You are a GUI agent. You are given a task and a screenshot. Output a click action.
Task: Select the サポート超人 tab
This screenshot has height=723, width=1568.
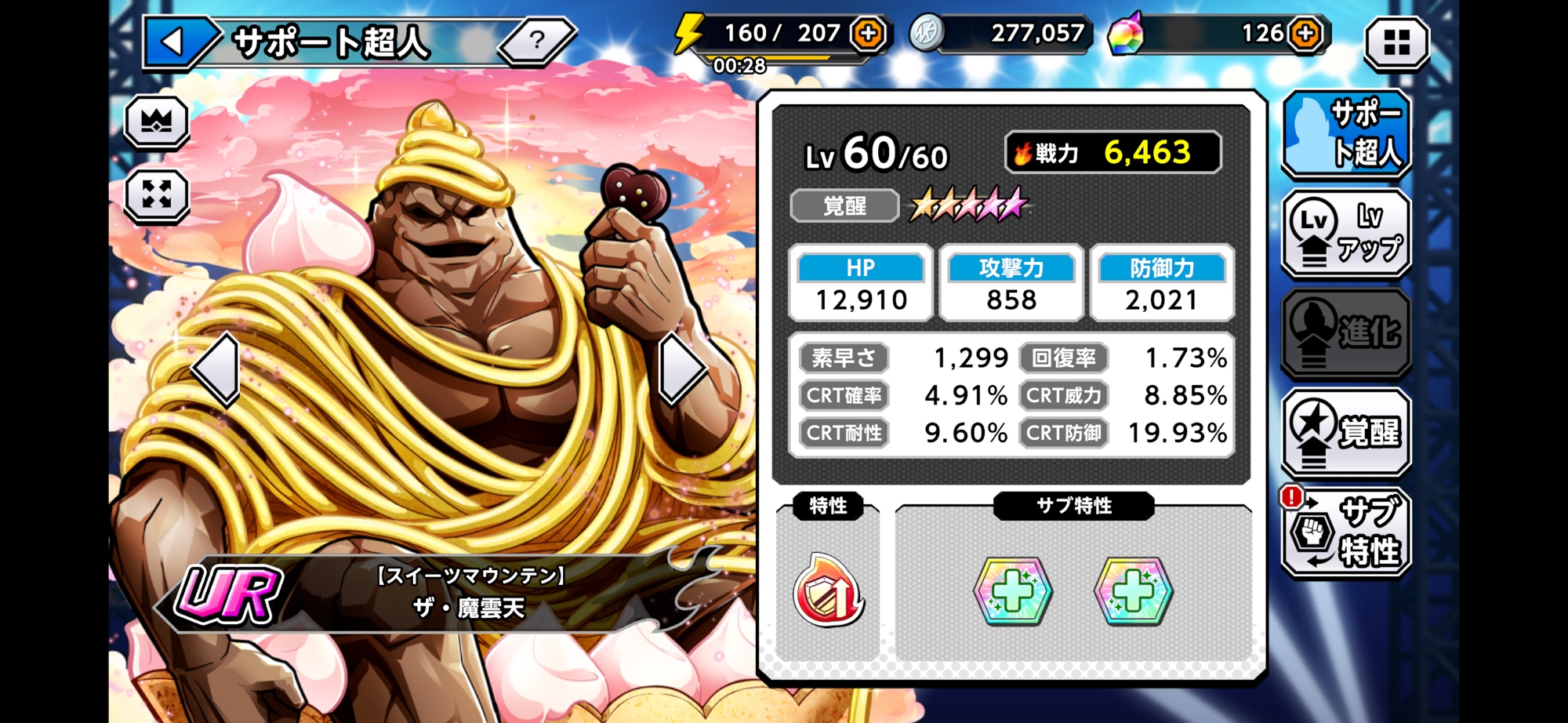pyautogui.click(x=1346, y=133)
